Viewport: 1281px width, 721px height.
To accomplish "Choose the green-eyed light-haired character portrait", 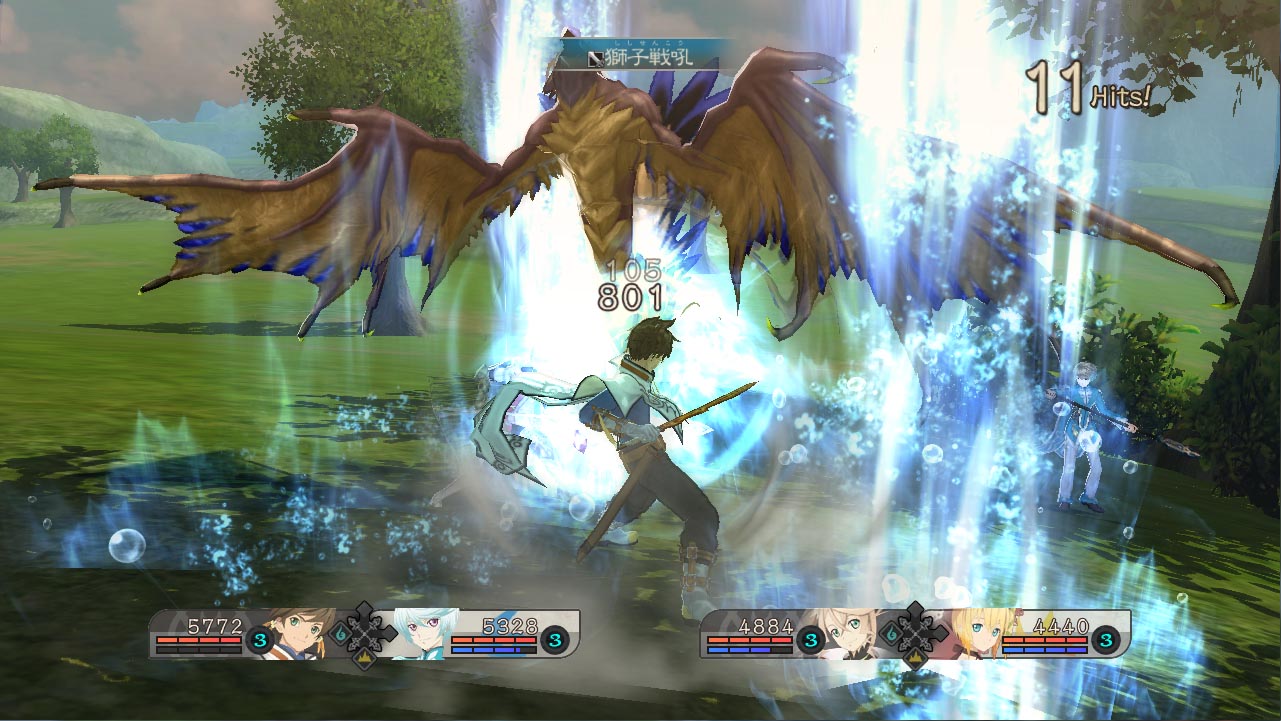I will (853, 633).
